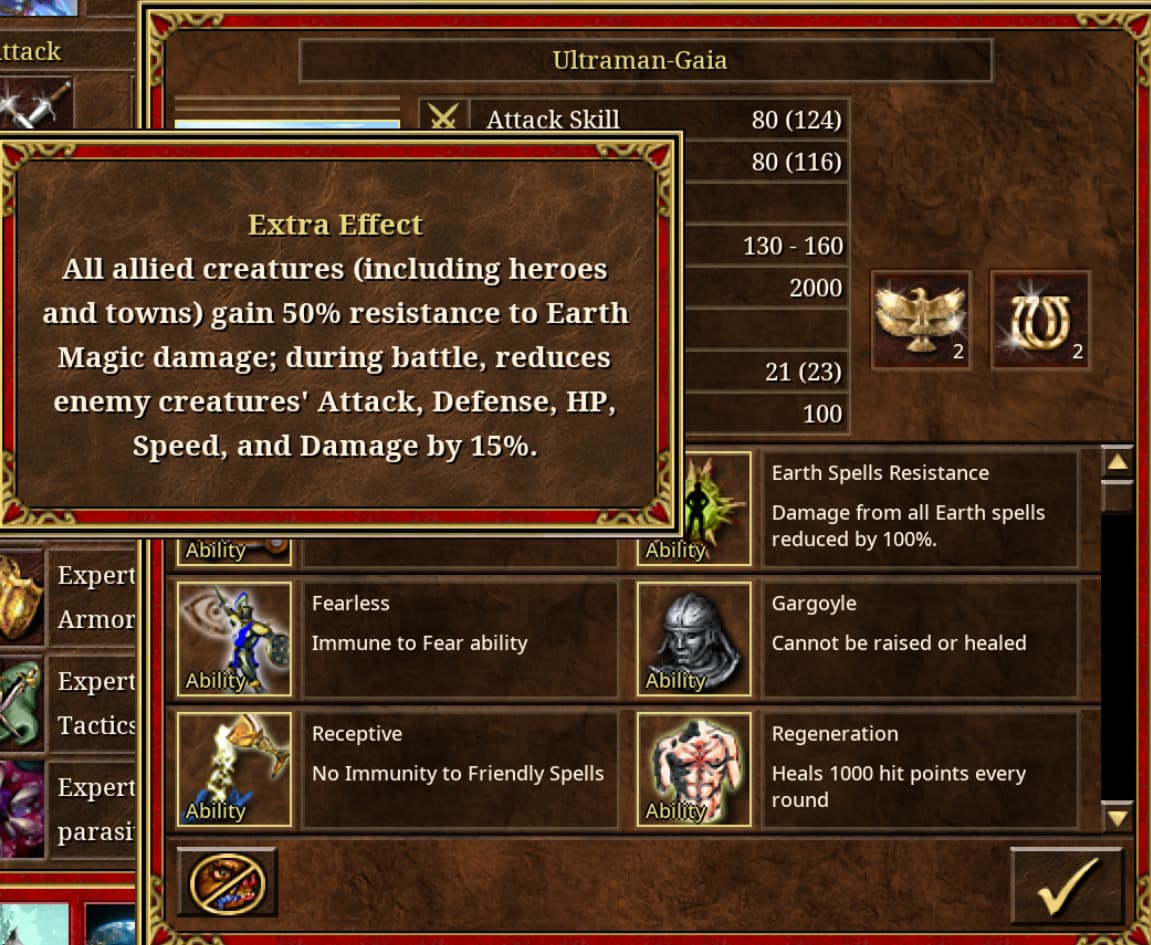1151x945 pixels.
Task: Select the Expert Tactics skill icon
Action: coord(20,703)
